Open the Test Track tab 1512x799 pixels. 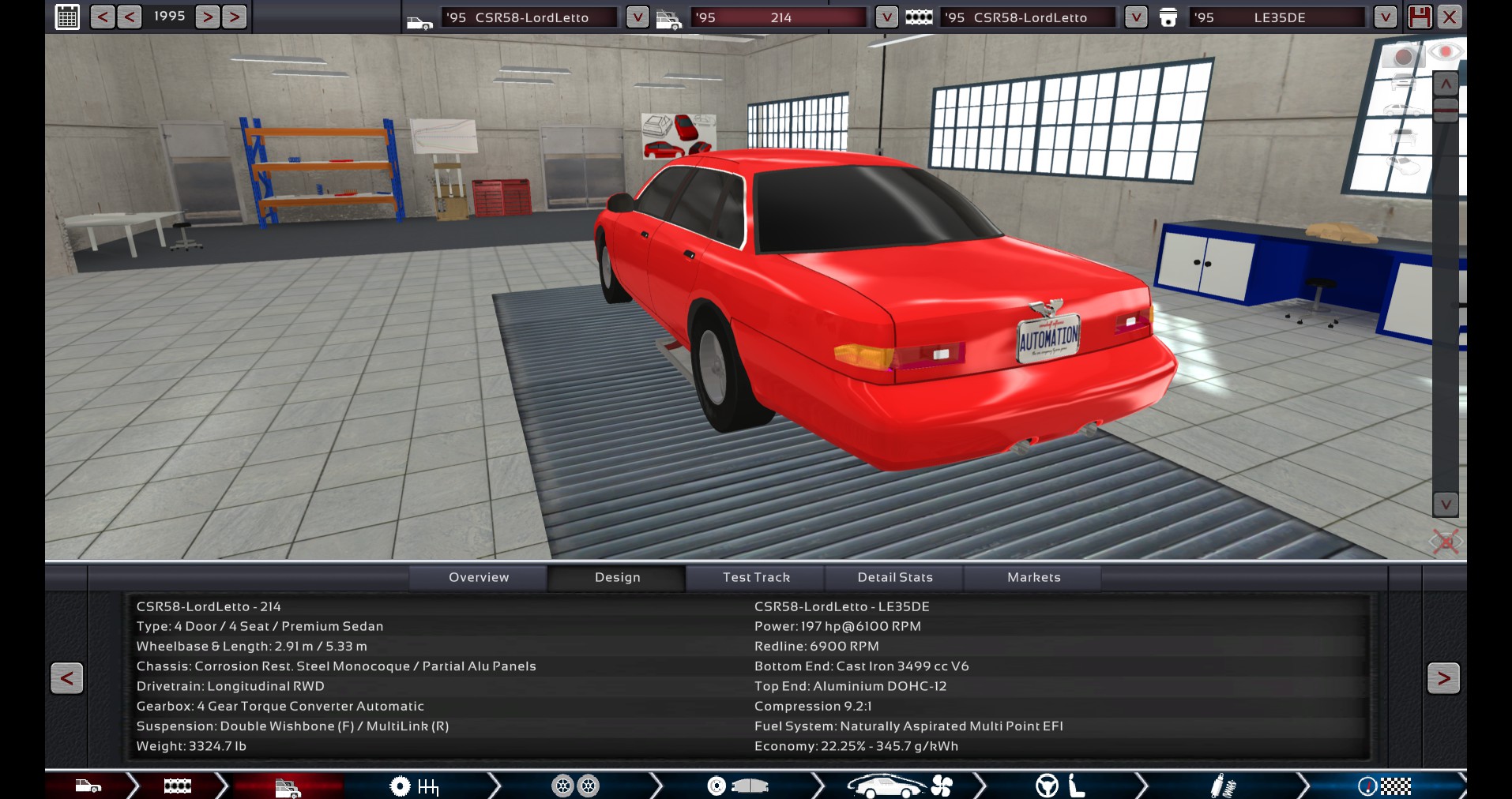[x=756, y=577]
